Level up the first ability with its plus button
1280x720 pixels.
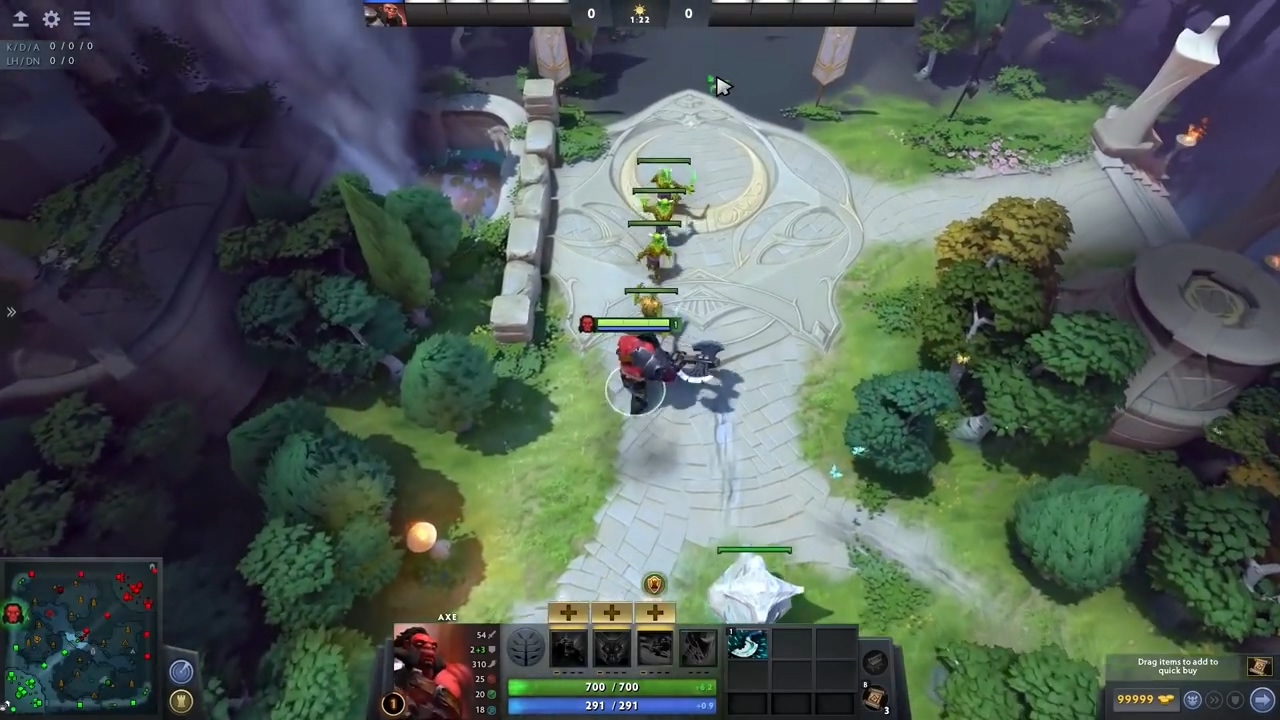(567, 612)
